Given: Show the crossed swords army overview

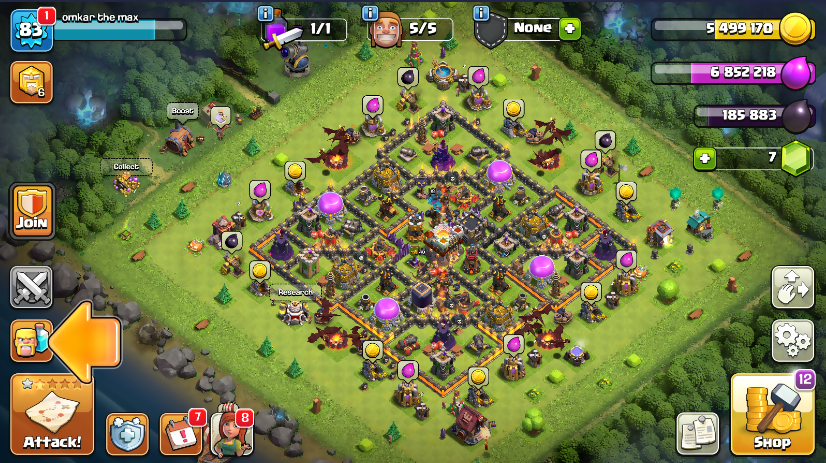Looking at the screenshot, I should coord(31,288).
